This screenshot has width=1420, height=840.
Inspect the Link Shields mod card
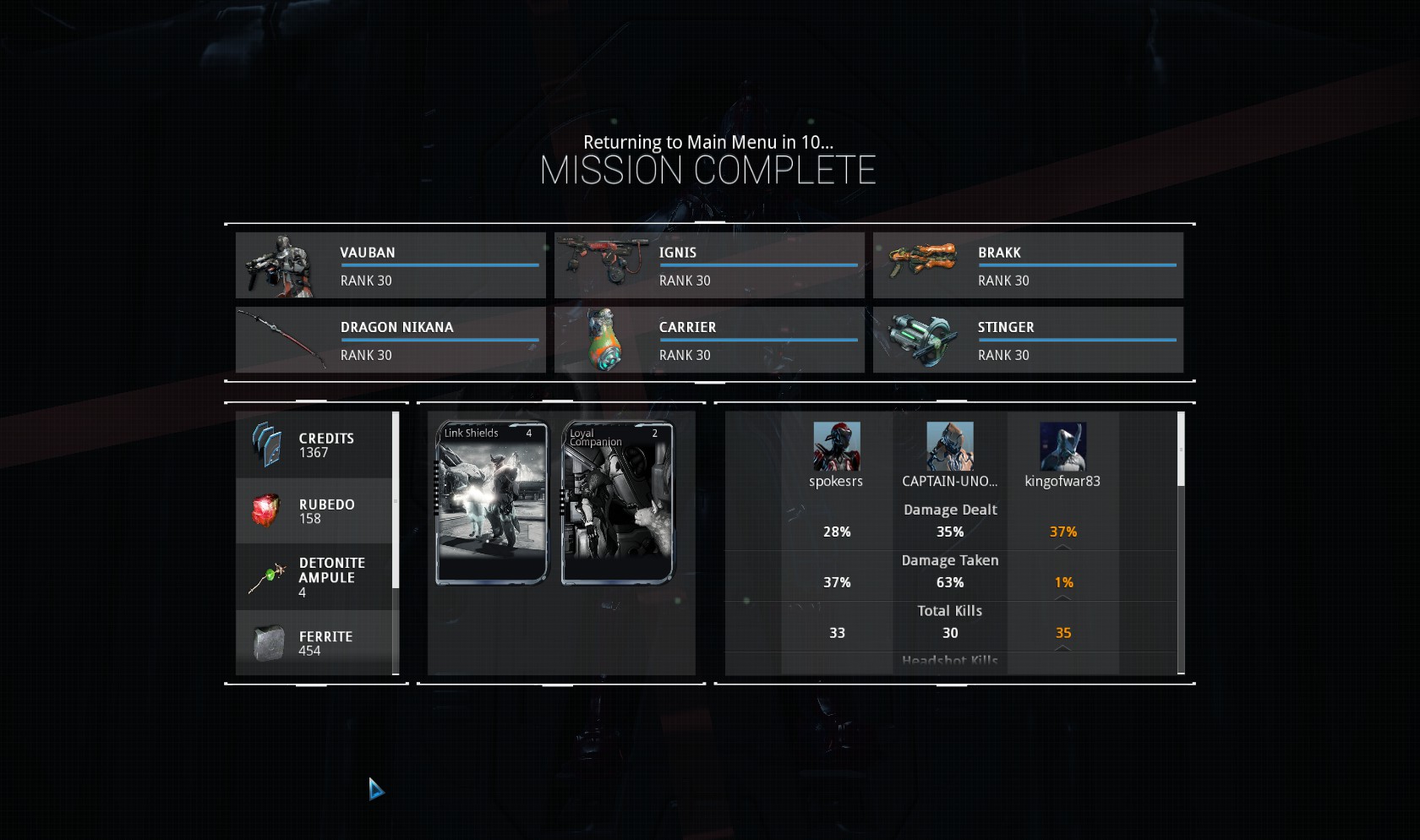tap(492, 503)
